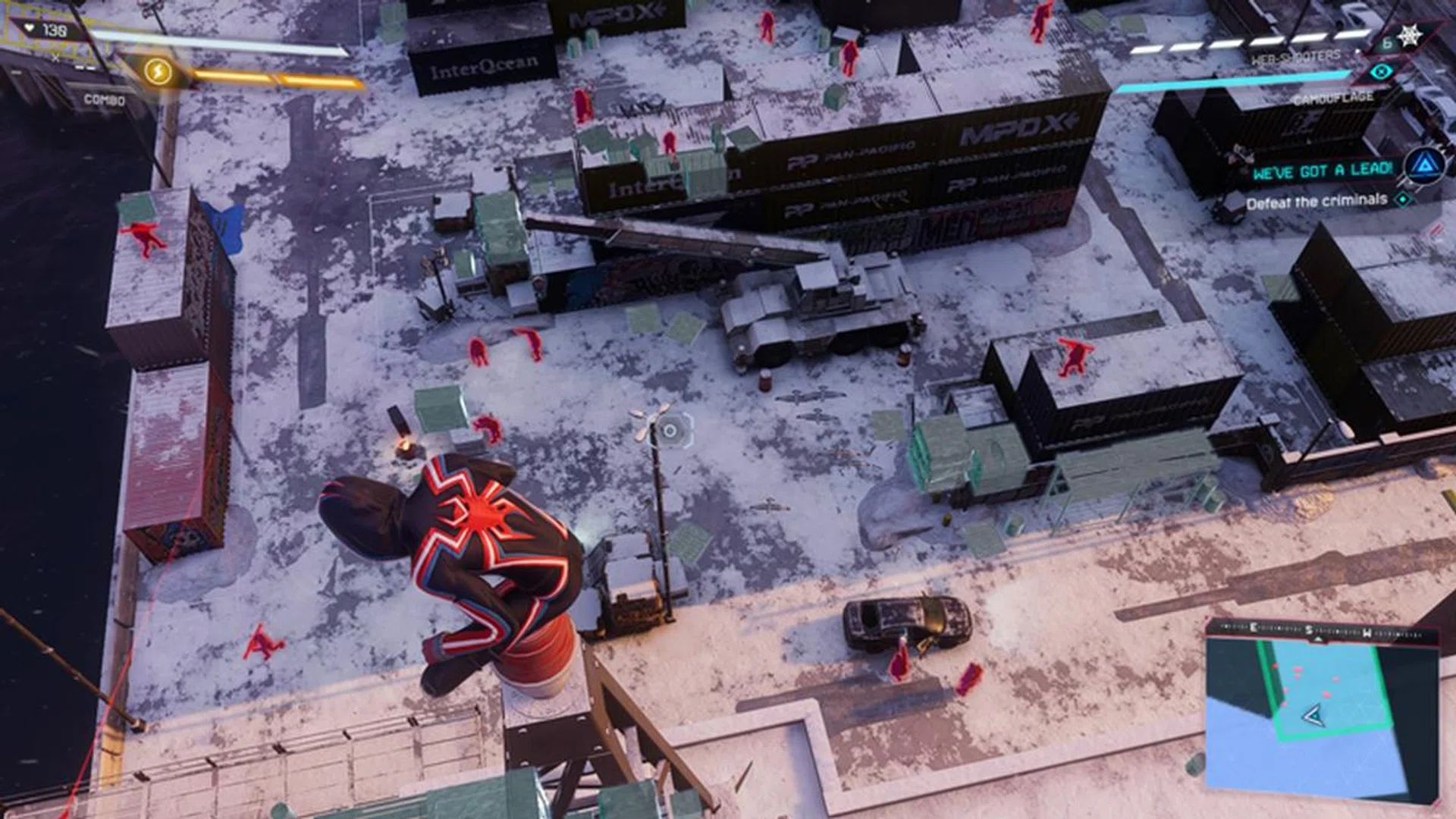1456x819 pixels.
Task: Select the Venom Power lightning icon
Action: pyautogui.click(x=158, y=72)
